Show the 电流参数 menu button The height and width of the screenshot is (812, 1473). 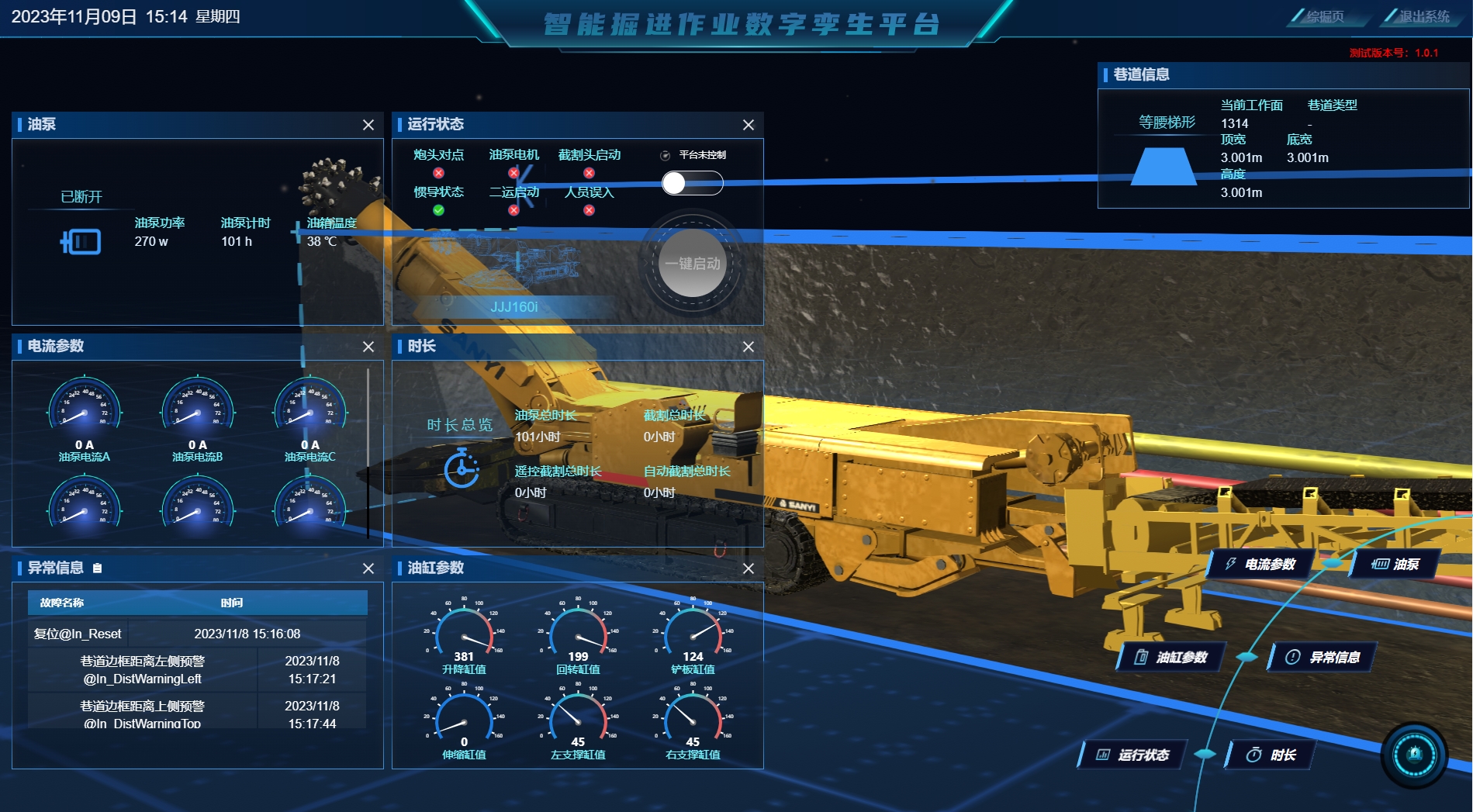(x=1260, y=564)
